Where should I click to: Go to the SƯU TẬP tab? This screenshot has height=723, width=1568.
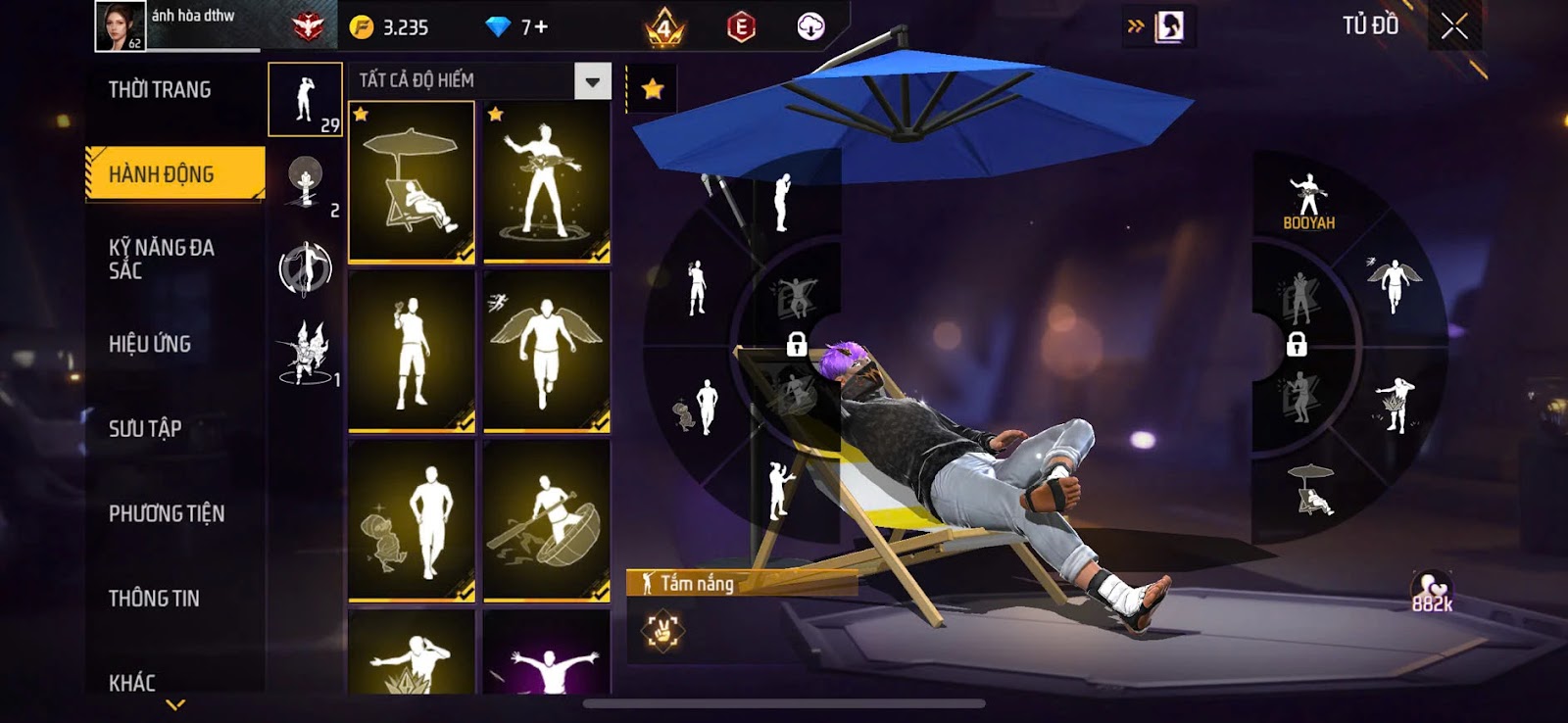pos(145,428)
